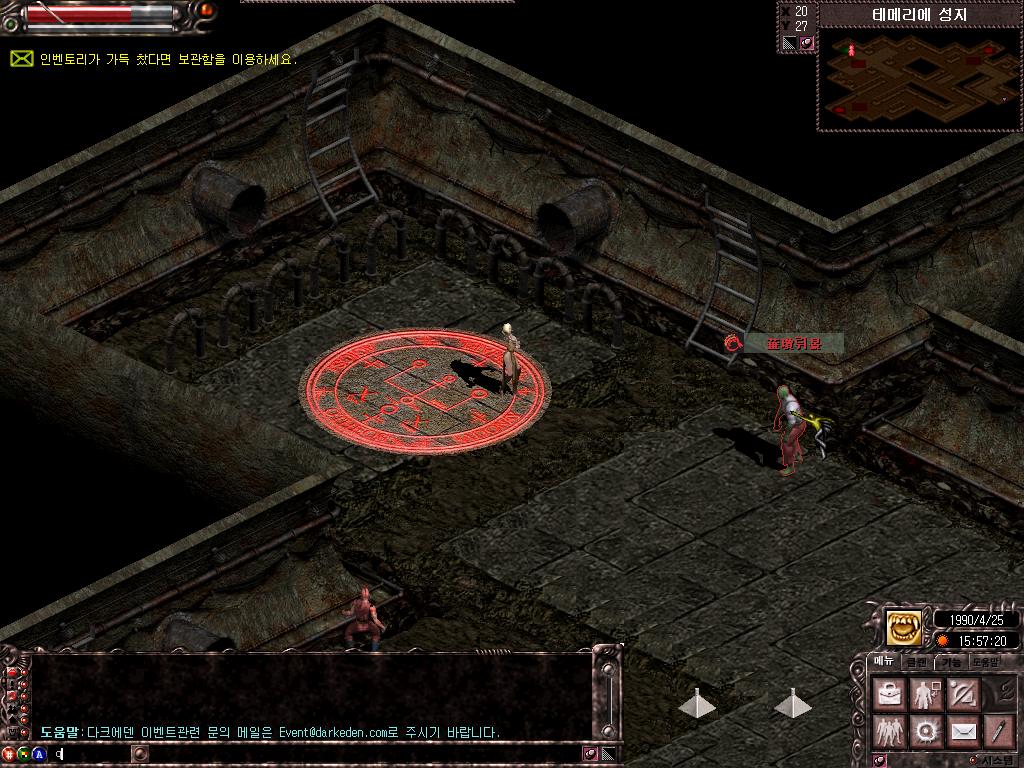Click the golden vampire fangs icon

point(904,627)
